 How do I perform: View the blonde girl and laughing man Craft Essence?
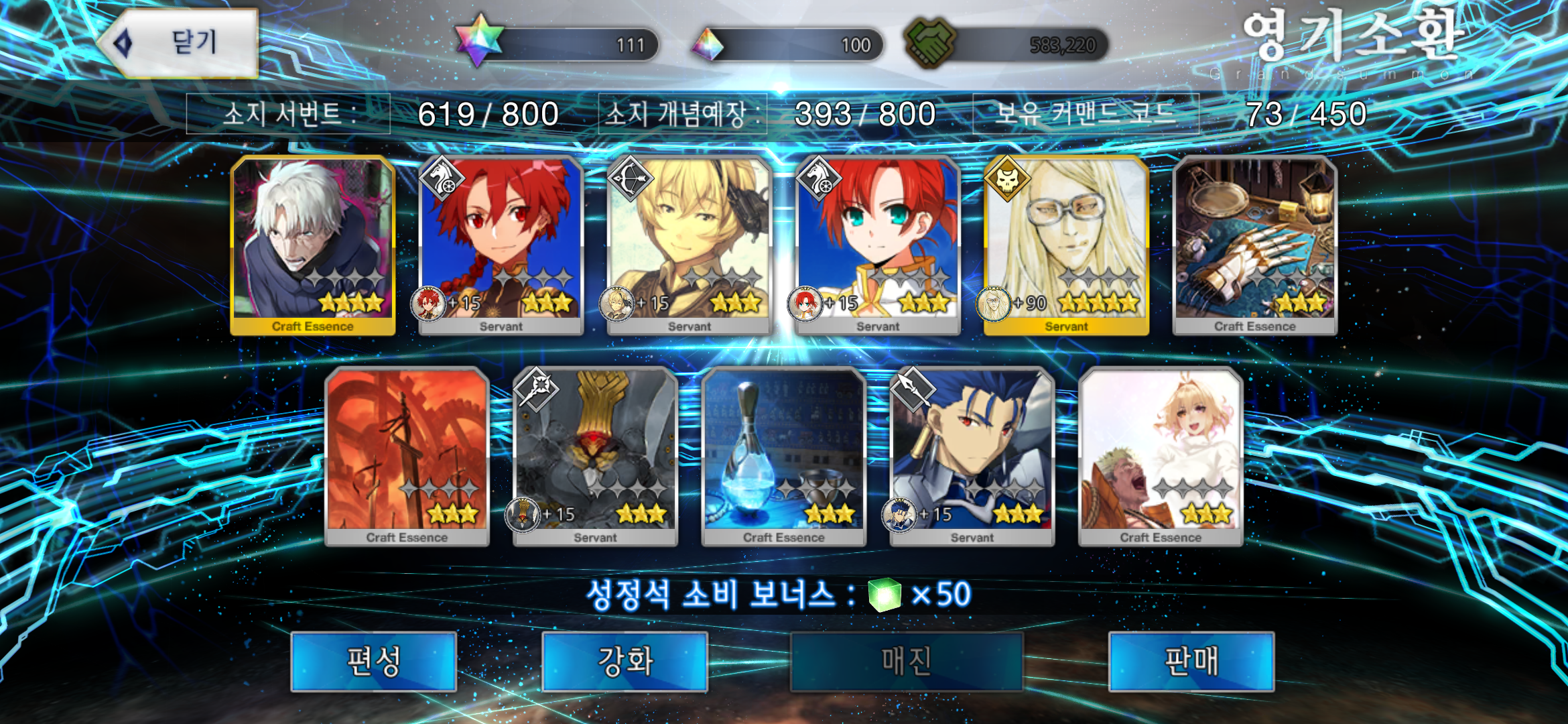coord(1161,456)
